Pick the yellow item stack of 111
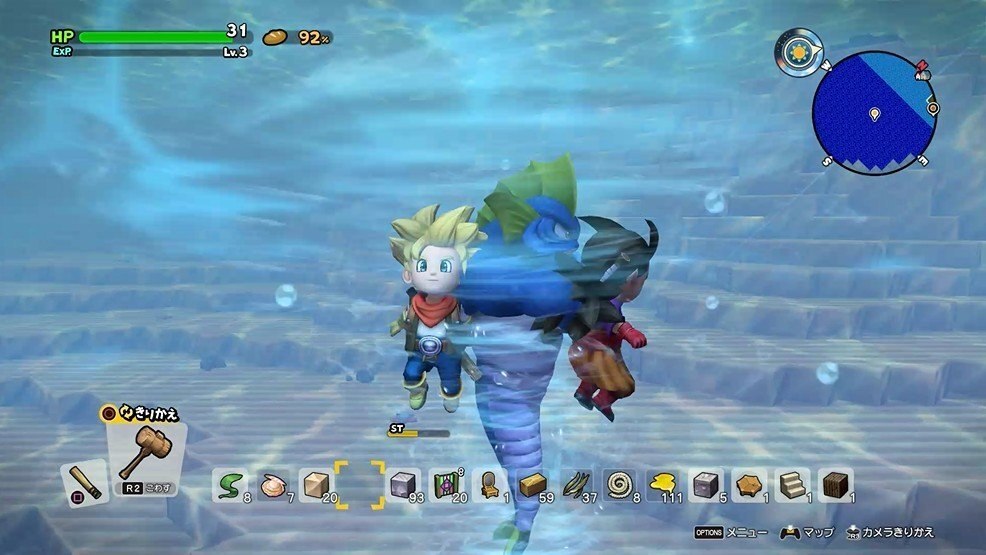Viewport: 986px width, 555px height. [x=663, y=485]
